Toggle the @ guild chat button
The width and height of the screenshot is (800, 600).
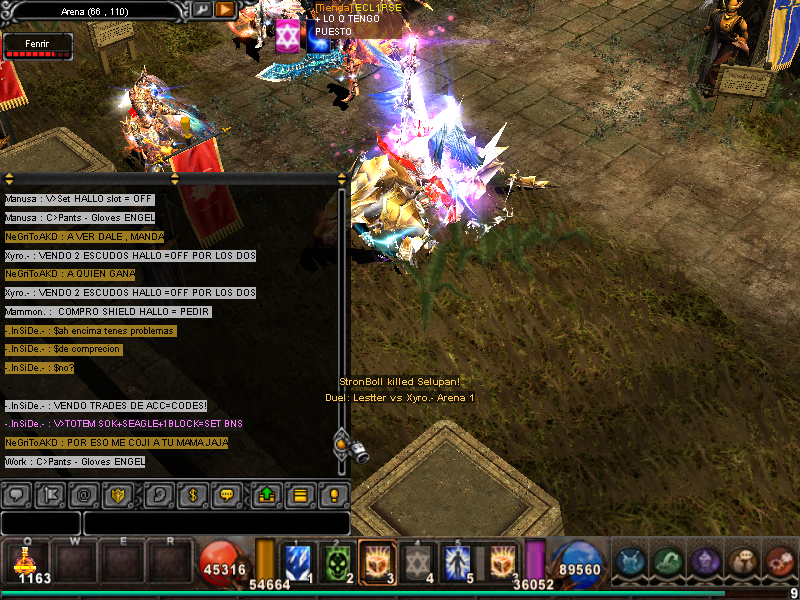click(x=84, y=494)
